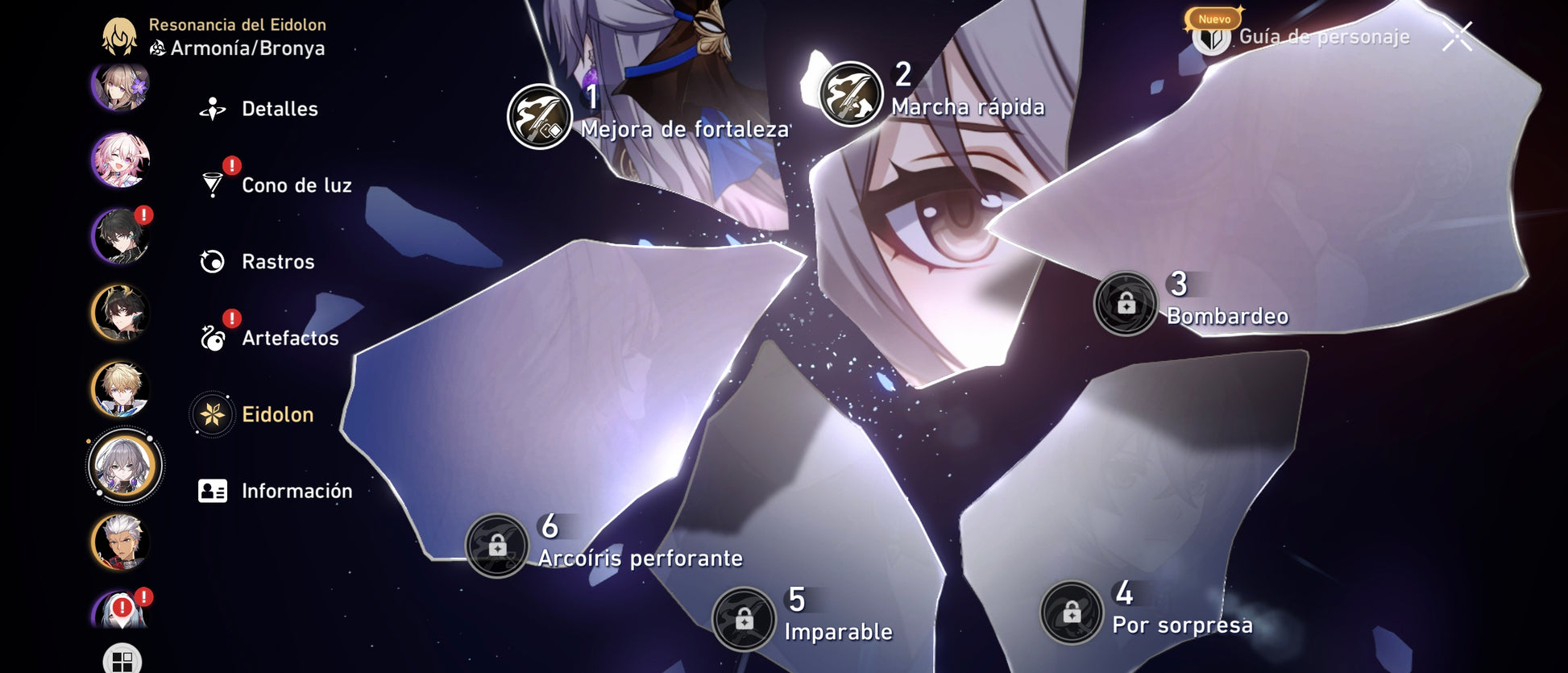
Task: Select the pink-haired character portrait
Action: pos(121,160)
